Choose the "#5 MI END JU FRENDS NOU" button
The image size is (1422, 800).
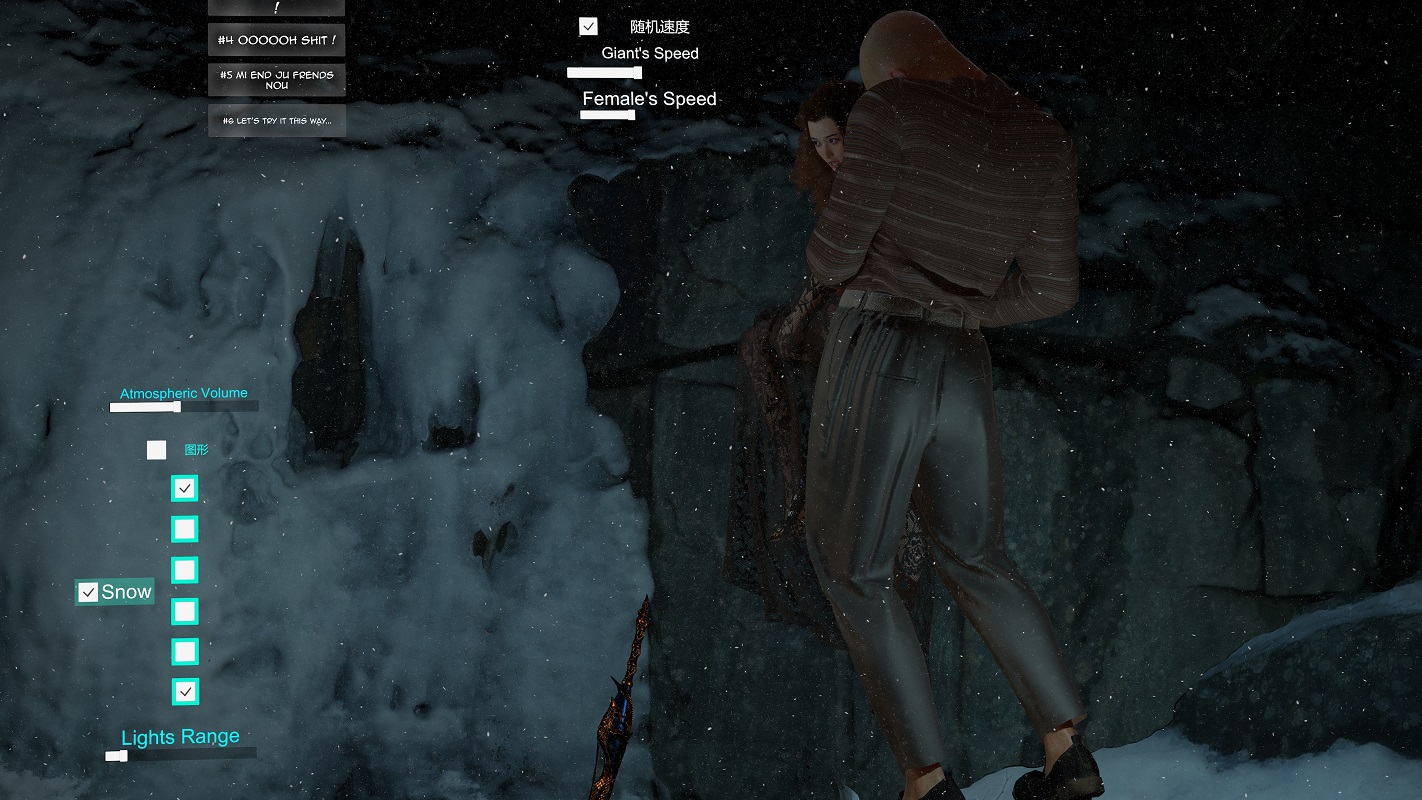click(x=276, y=80)
